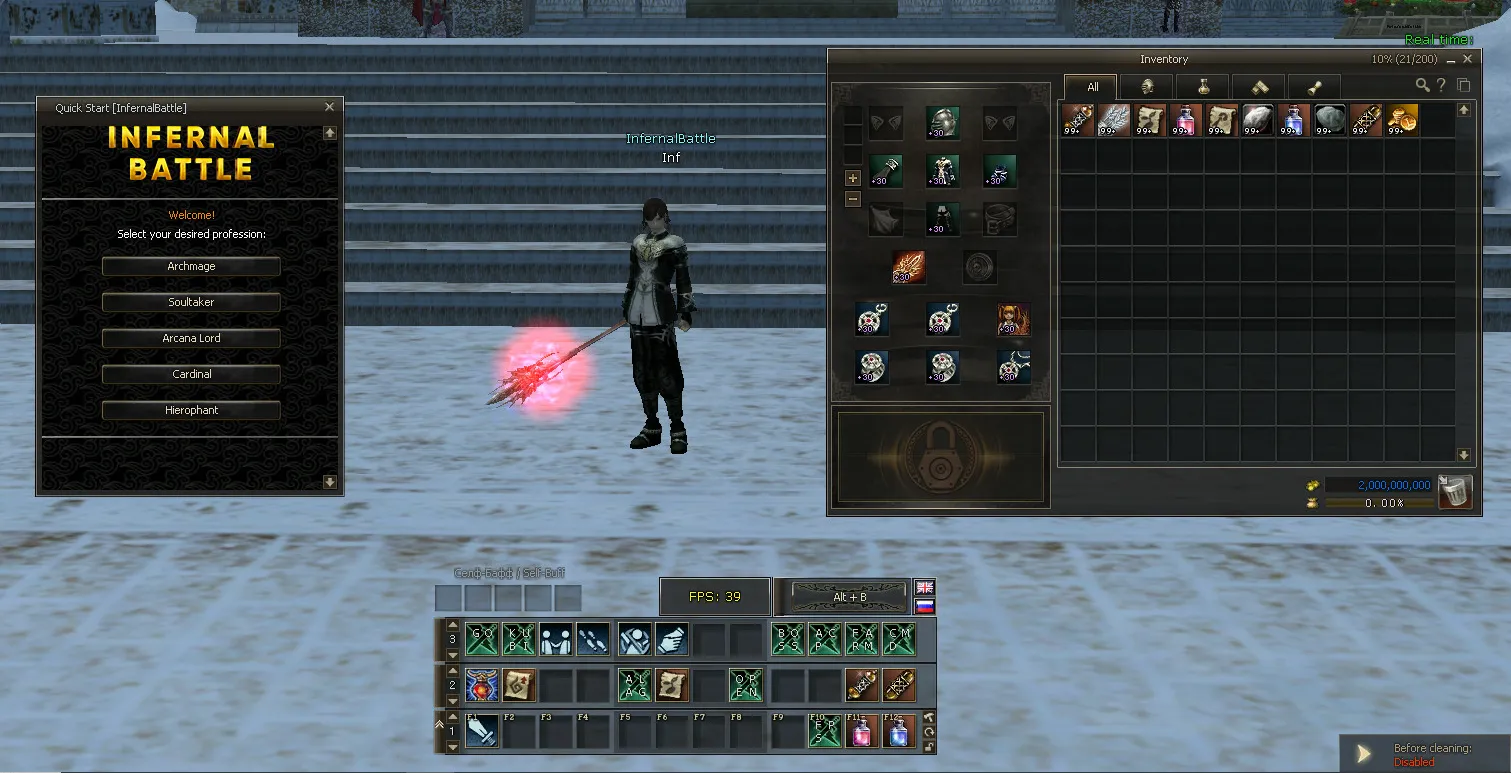Switch to the helmet equipment tab
The image size is (1511, 773).
point(1146,87)
